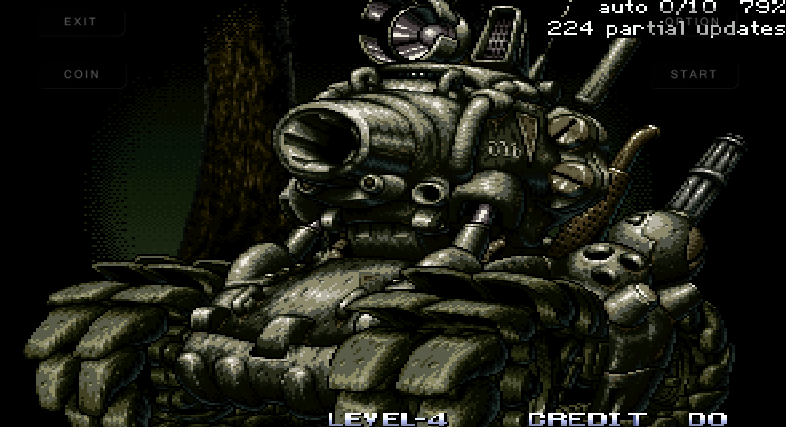Hit the START button
This screenshot has width=786, height=427.
[x=693, y=74]
